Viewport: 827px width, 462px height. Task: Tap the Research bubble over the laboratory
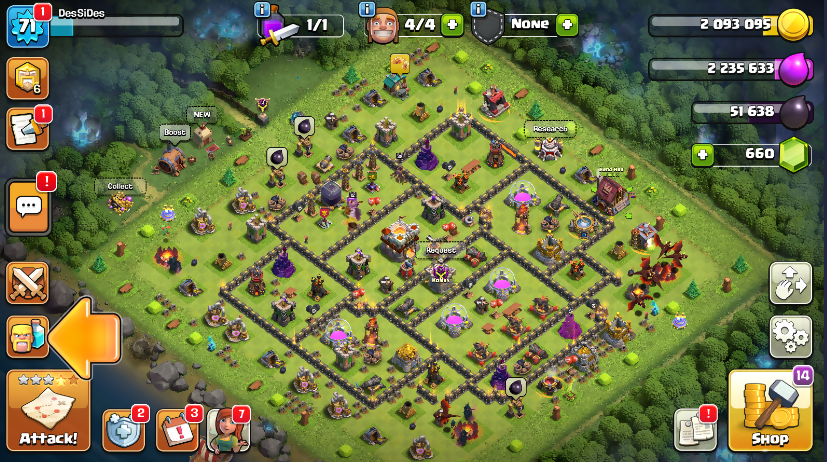coord(549,129)
